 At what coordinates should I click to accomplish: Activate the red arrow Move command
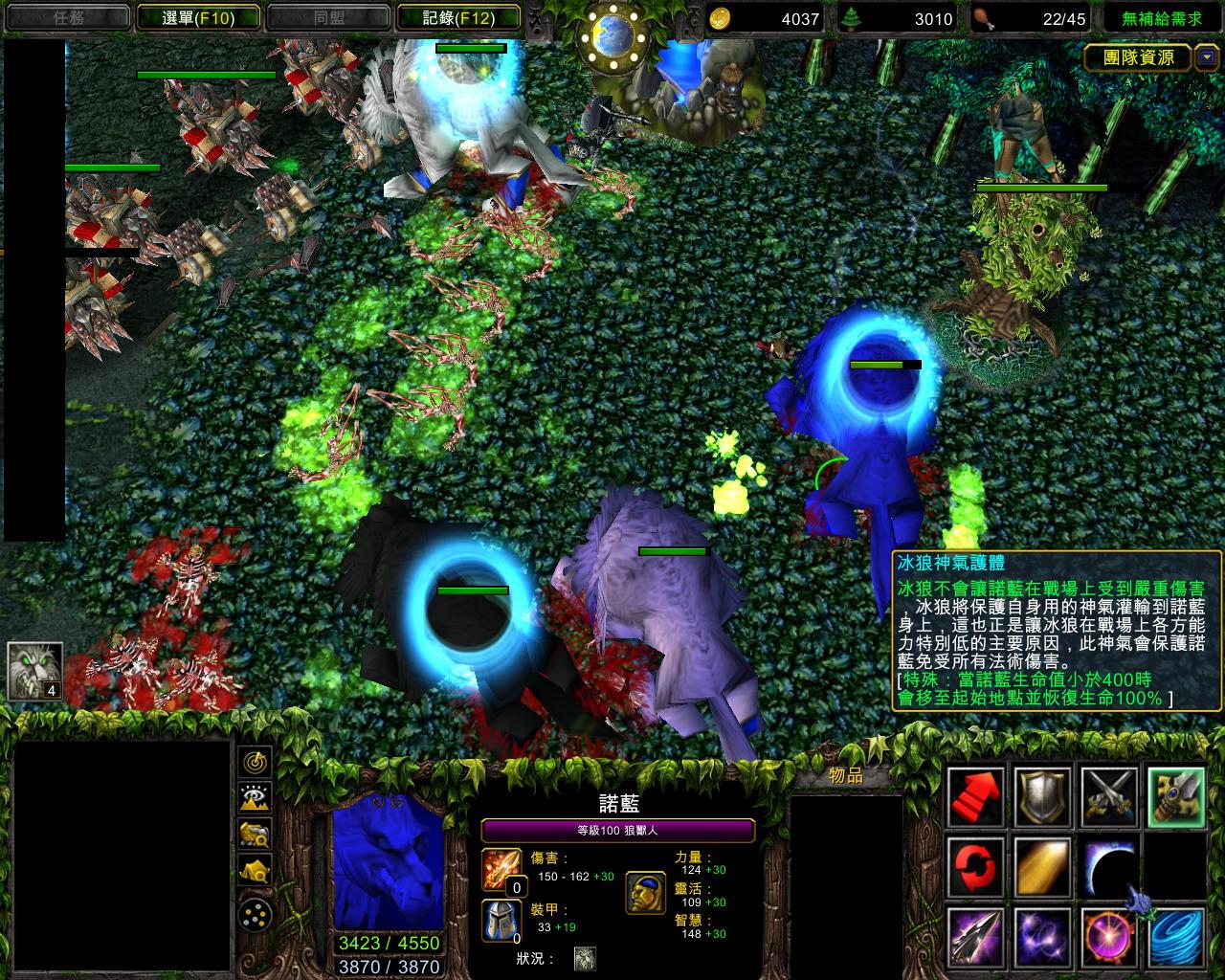coord(975,796)
